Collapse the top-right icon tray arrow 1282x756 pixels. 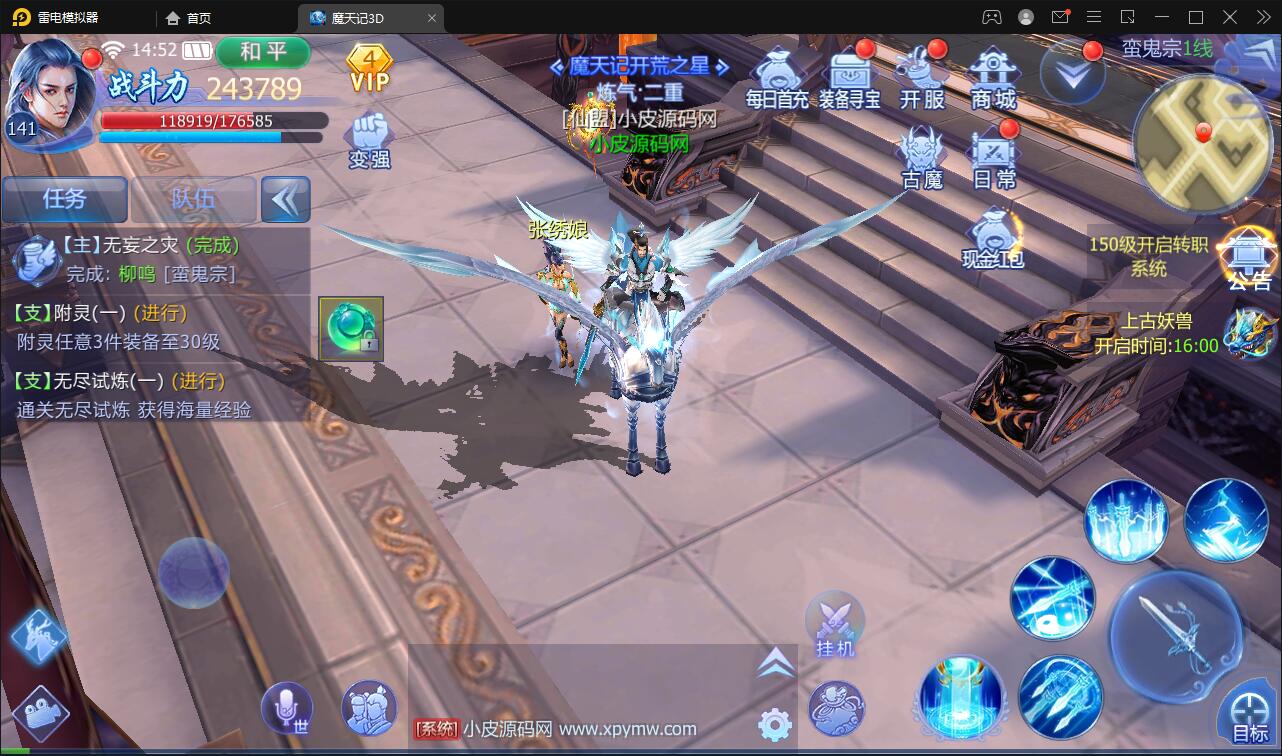[x=1071, y=75]
